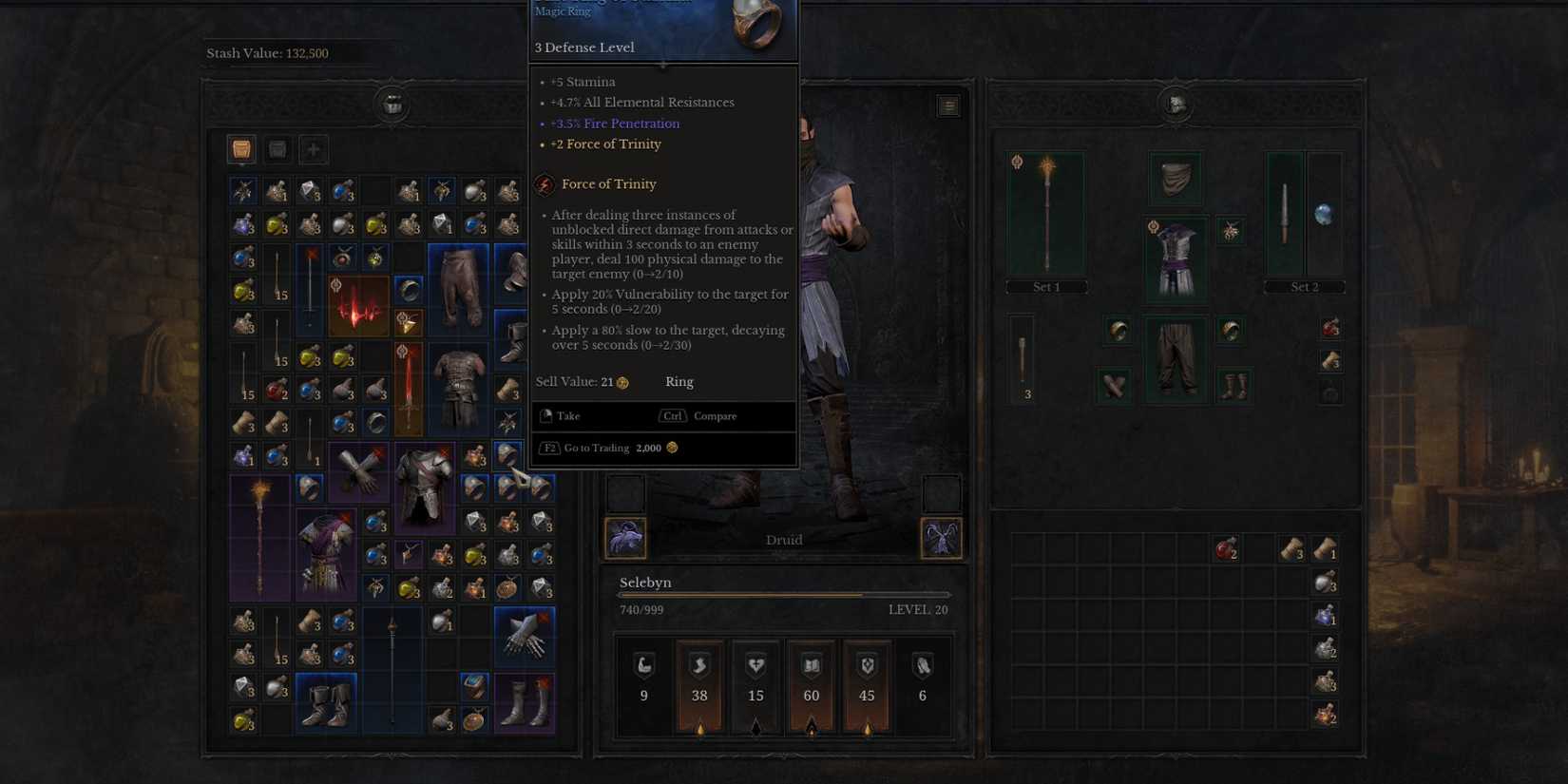Click the stash chest icon atop the storage panel
The width and height of the screenshot is (1568, 784).
(392, 105)
